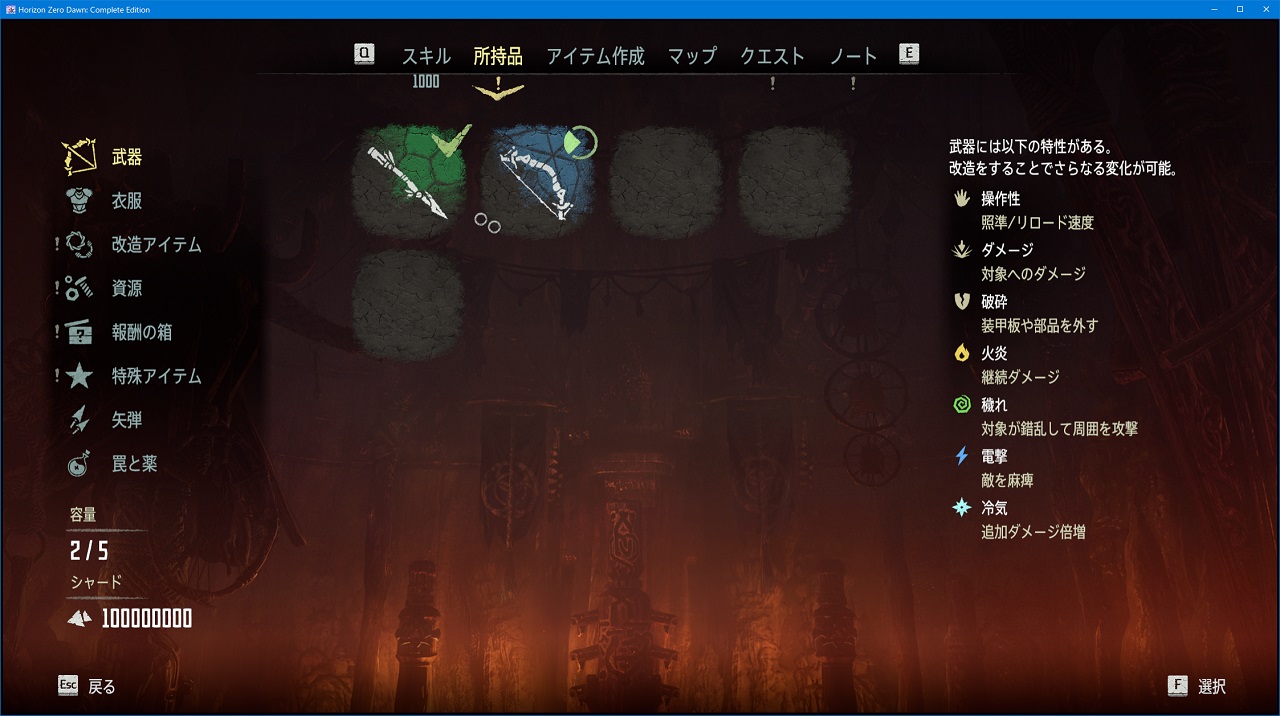The width and height of the screenshot is (1280, 716).
Task: Show the マップ tab
Action: (x=692, y=56)
